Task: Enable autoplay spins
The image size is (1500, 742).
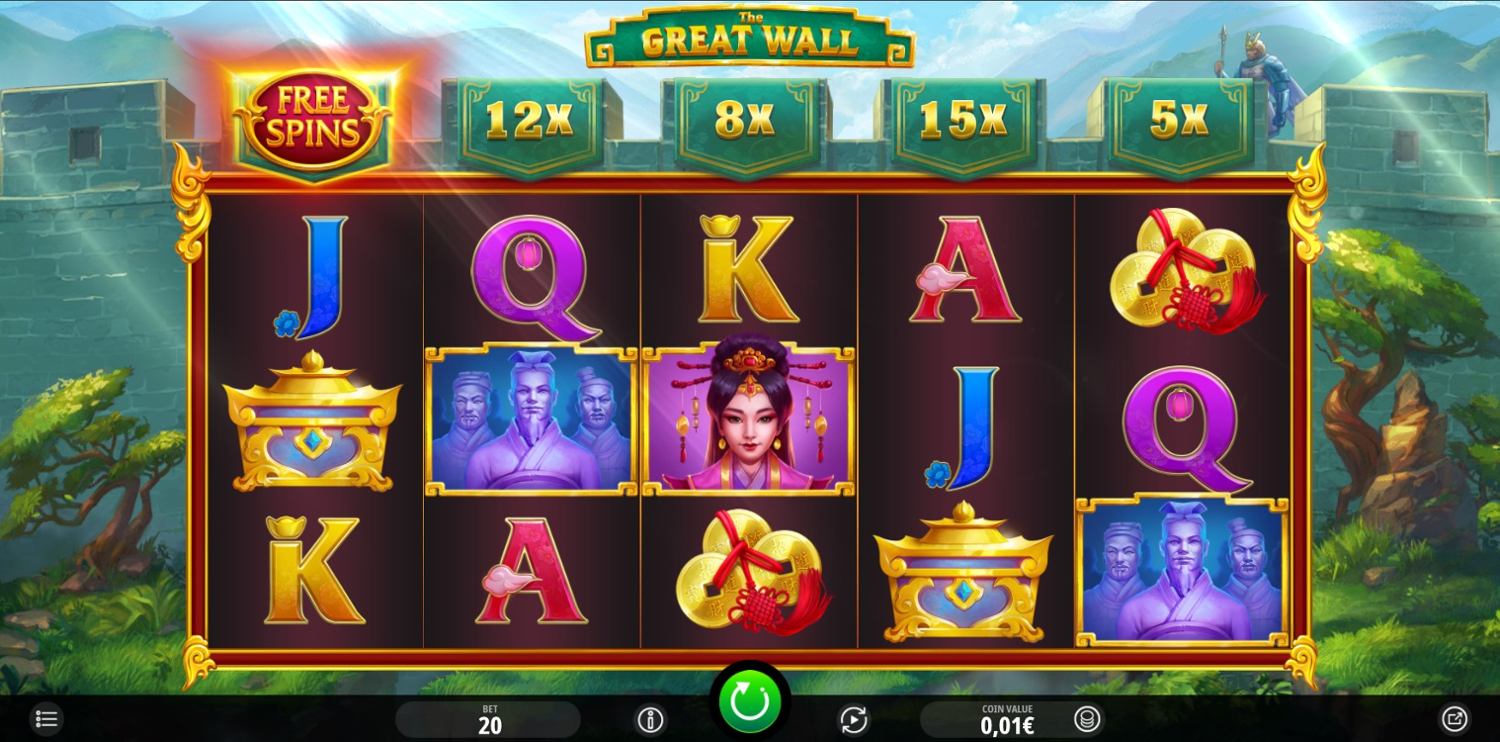Action: coord(853,719)
